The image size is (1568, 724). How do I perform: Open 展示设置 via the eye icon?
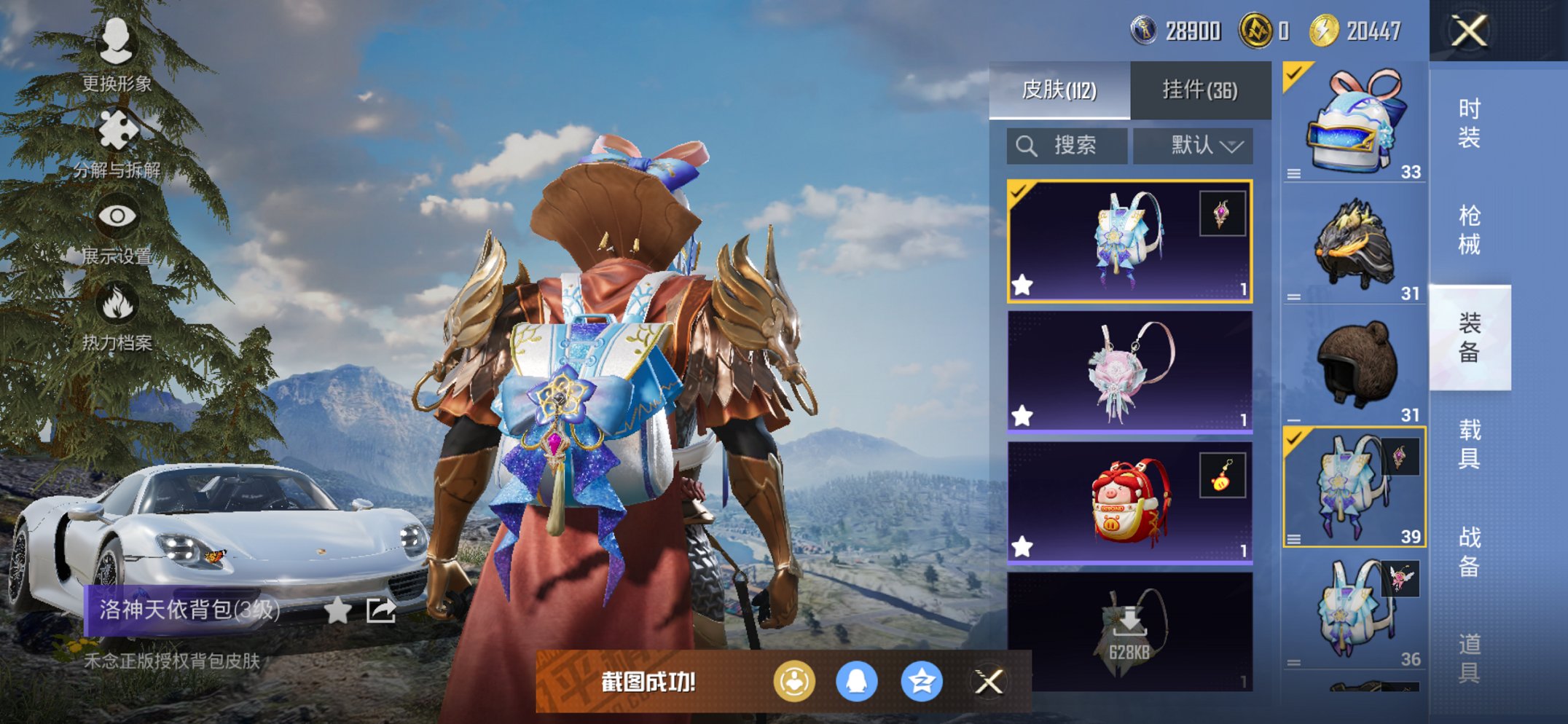[x=117, y=216]
